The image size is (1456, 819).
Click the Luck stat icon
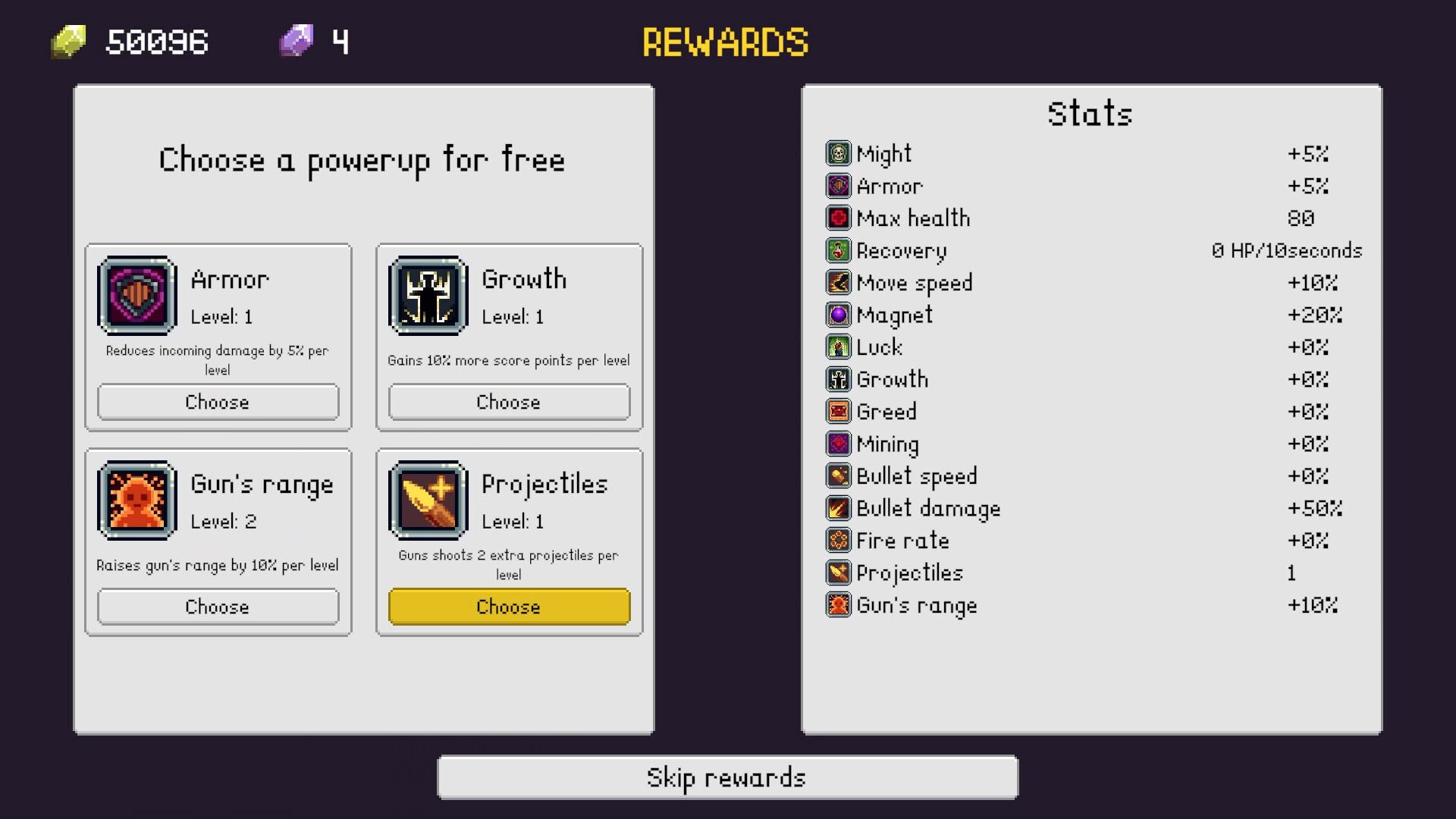838,347
